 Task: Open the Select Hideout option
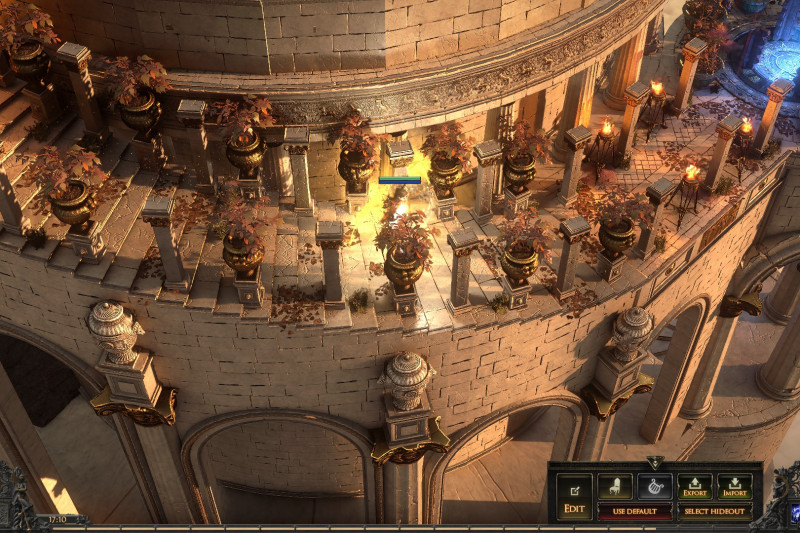pyautogui.click(x=715, y=511)
